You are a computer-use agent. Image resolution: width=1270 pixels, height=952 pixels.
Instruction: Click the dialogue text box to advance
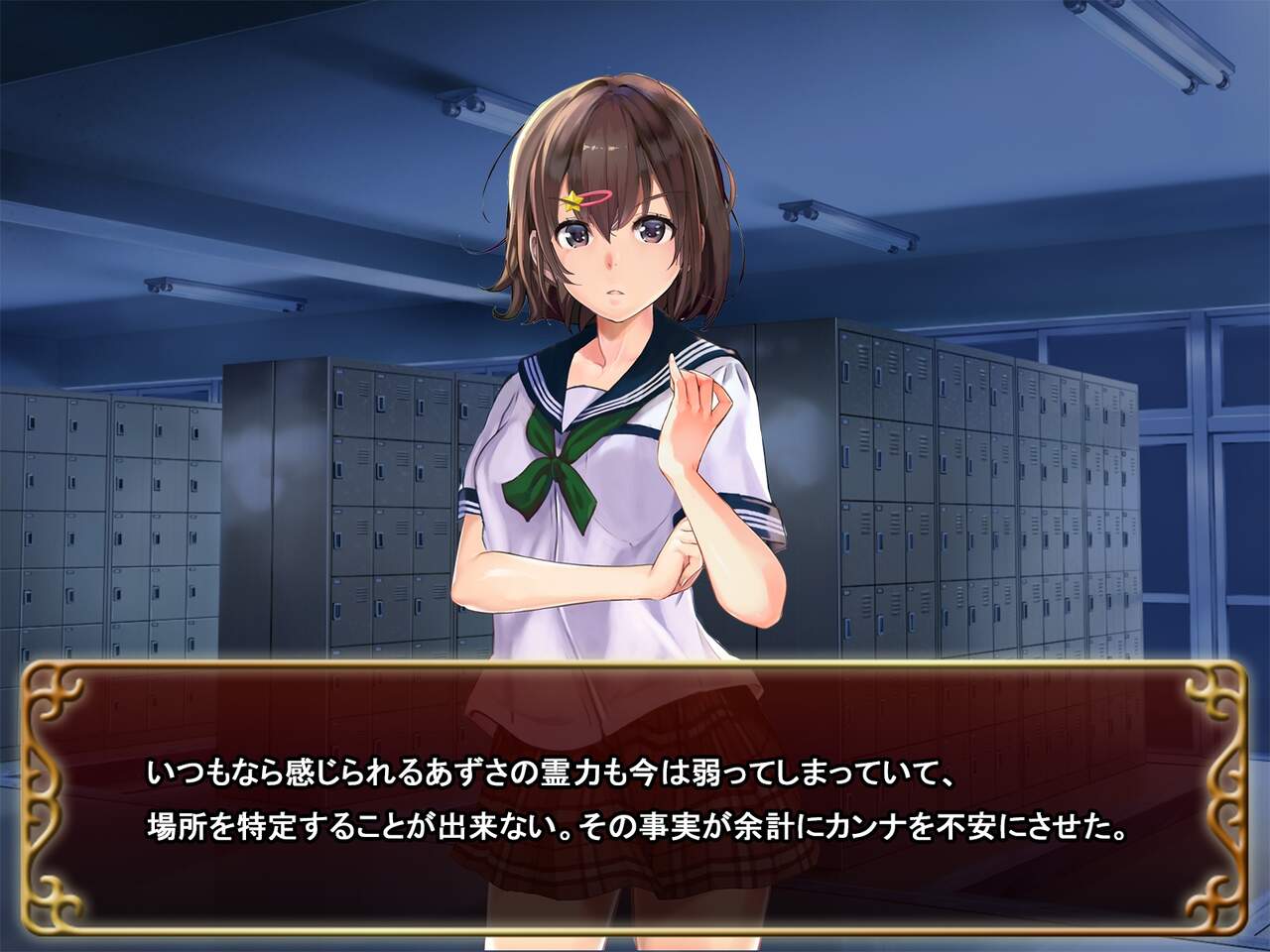pos(635,798)
